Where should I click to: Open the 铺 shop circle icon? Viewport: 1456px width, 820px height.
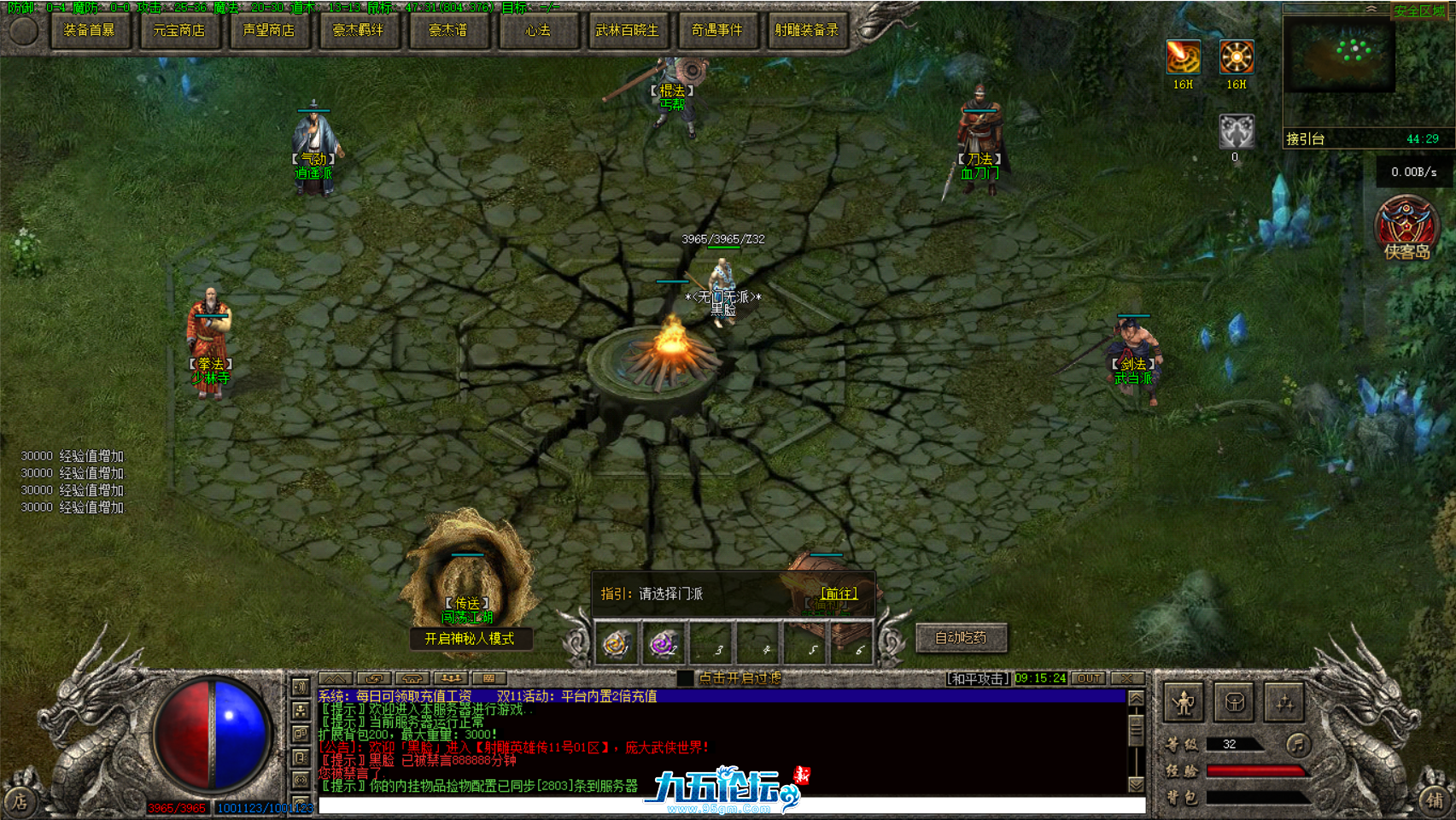[1436, 800]
